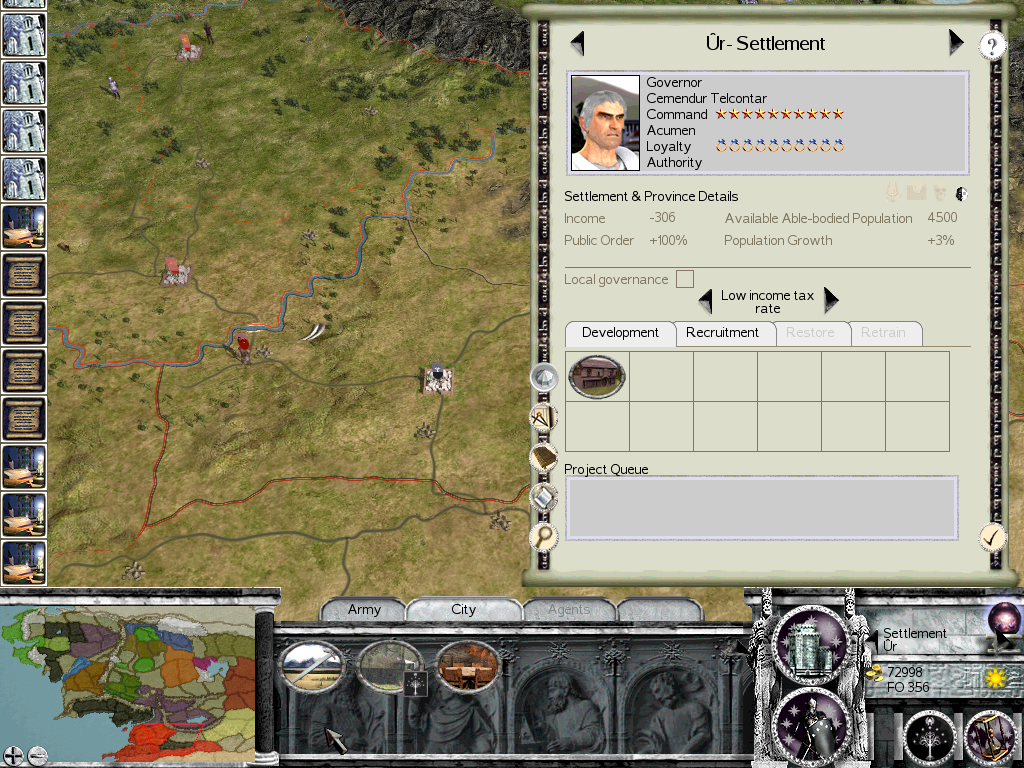The image size is (1024, 768).
Task: Go to the next settlement with right arrow
Action: [x=956, y=43]
